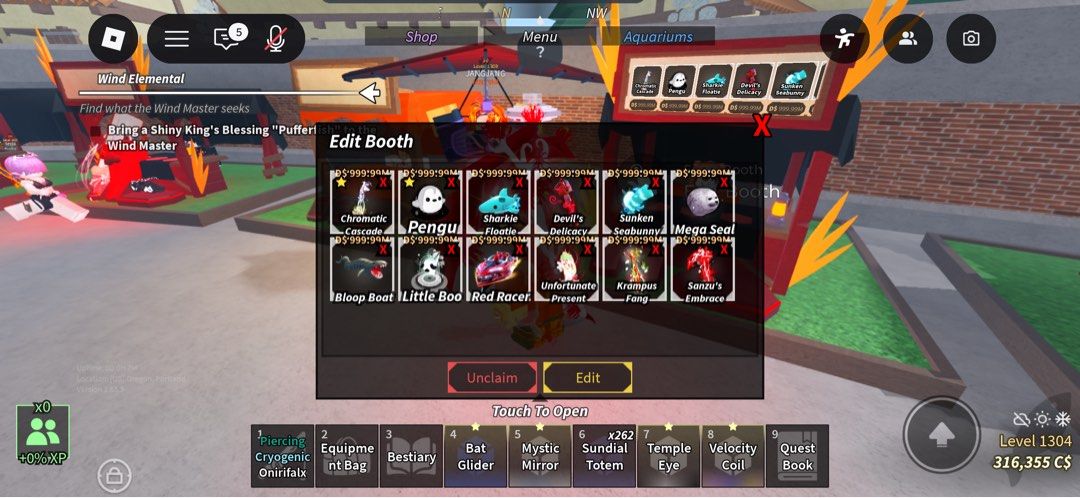Open the Roblox main menu logo

click(113, 39)
